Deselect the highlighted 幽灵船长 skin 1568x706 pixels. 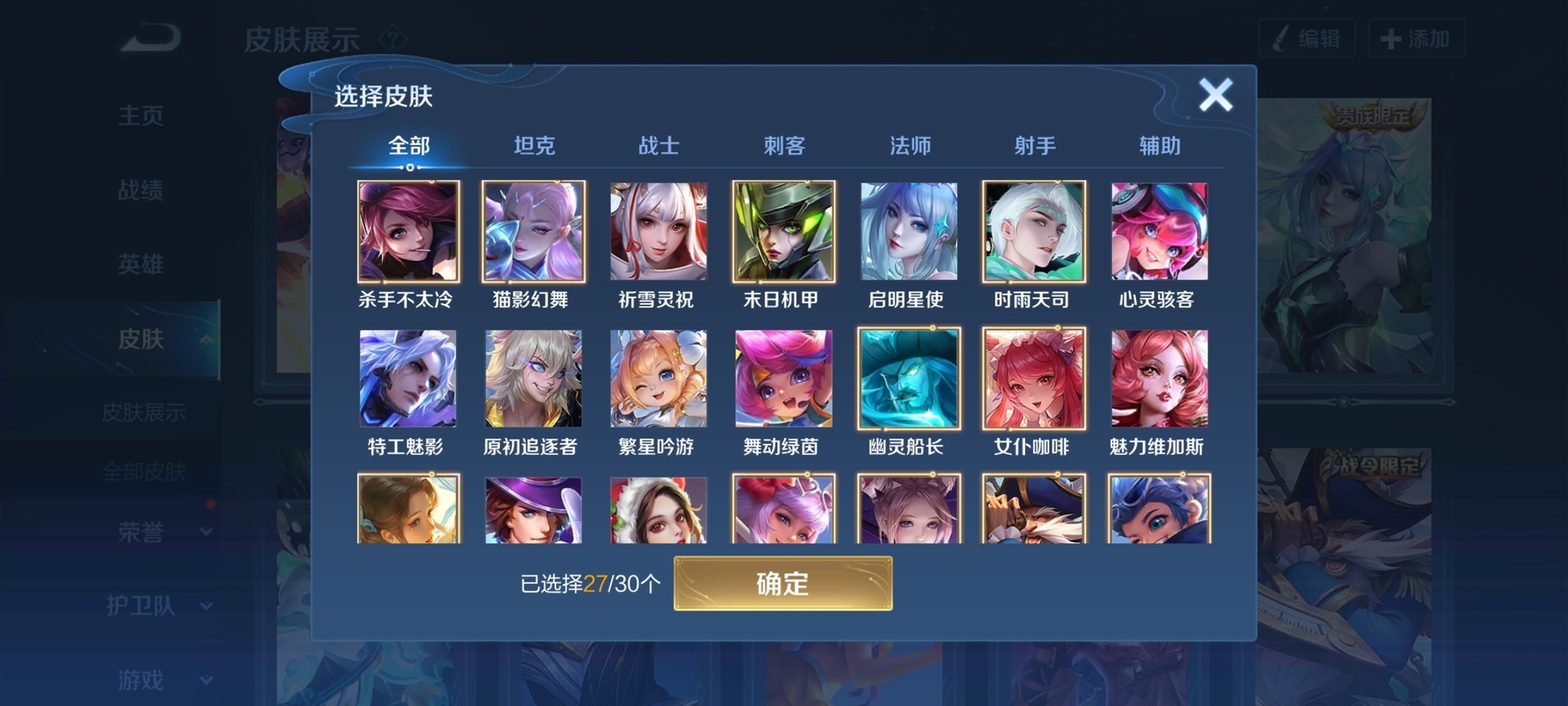coord(907,378)
